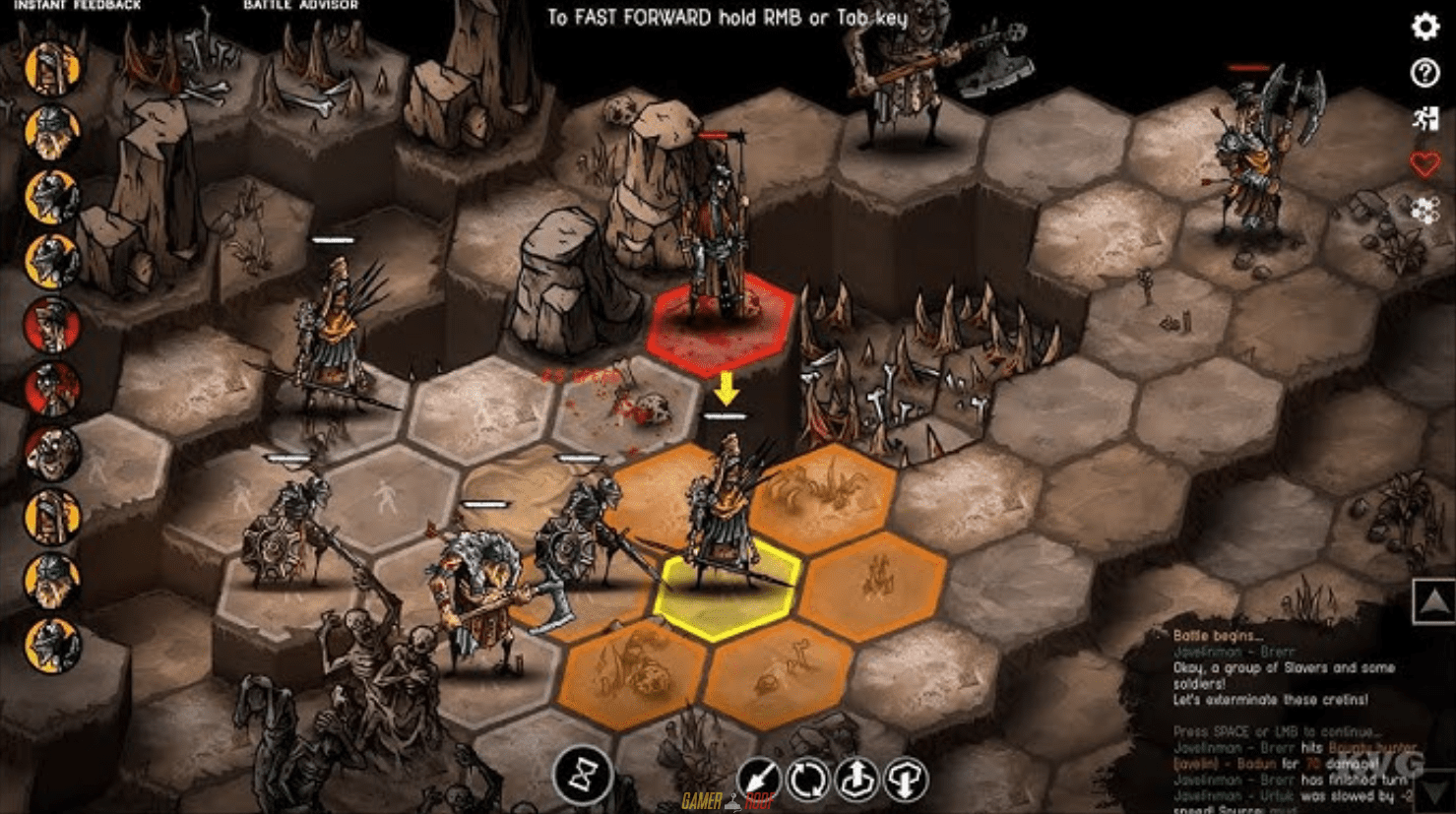Click the flee battle icon on right sidebar
Screen dimensions: 1456x814
(x=1424, y=119)
